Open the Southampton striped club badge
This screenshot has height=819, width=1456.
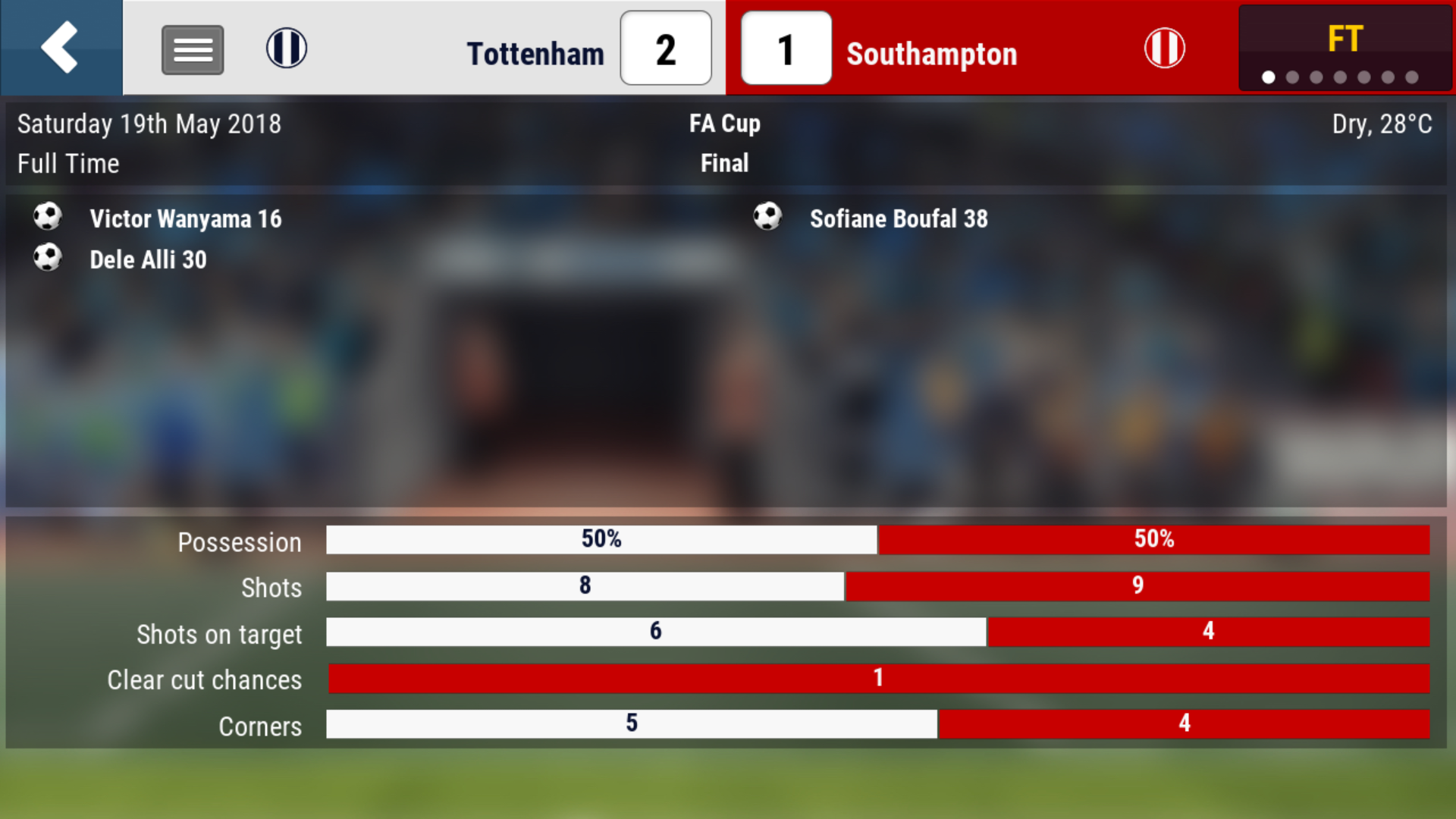[1164, 48]
